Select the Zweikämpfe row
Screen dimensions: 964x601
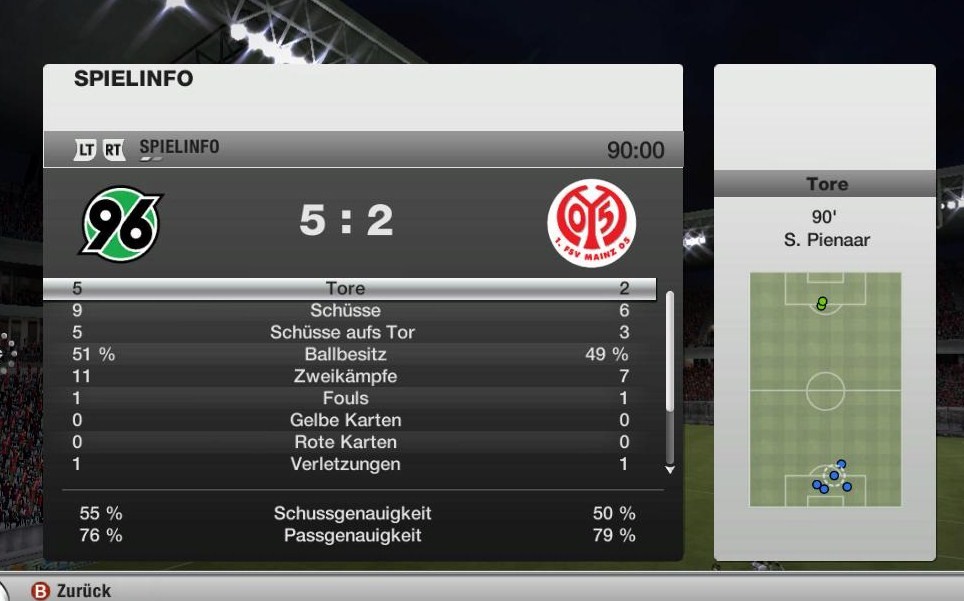pos(345,376)
